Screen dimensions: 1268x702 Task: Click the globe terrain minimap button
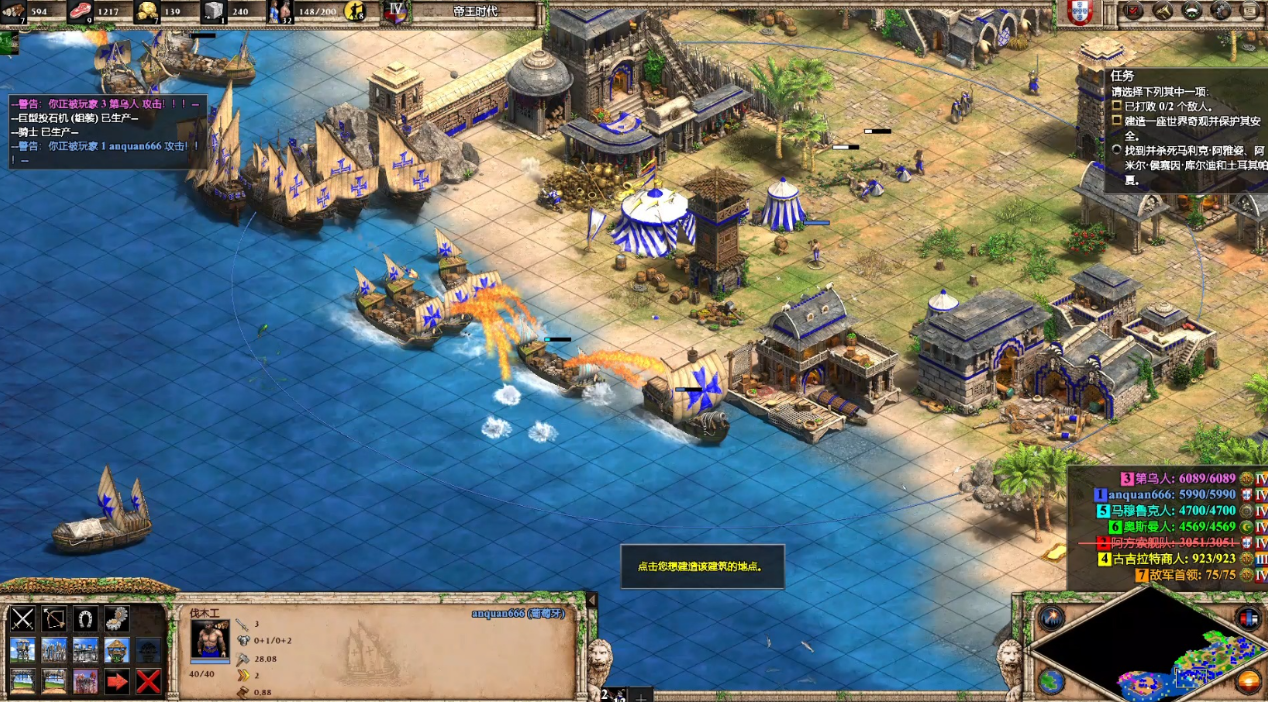click(x=1050, y=682)
